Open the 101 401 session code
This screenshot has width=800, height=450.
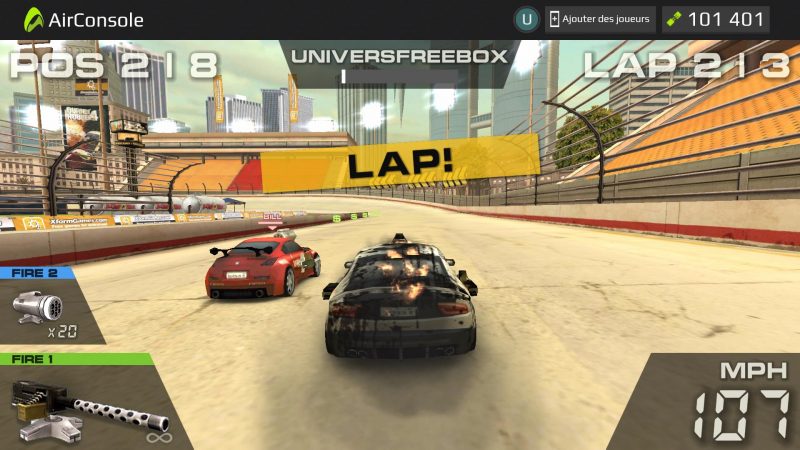click(716, 19)
